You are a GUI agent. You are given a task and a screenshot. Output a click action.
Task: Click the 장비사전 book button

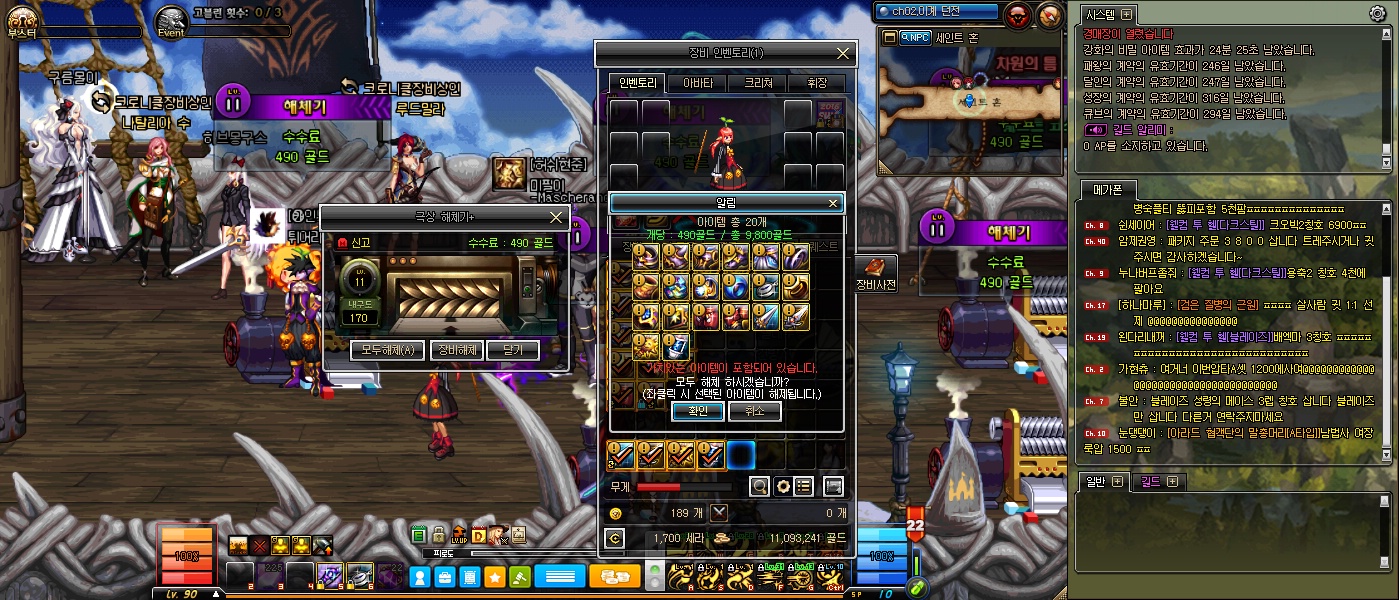click(875, 273)
